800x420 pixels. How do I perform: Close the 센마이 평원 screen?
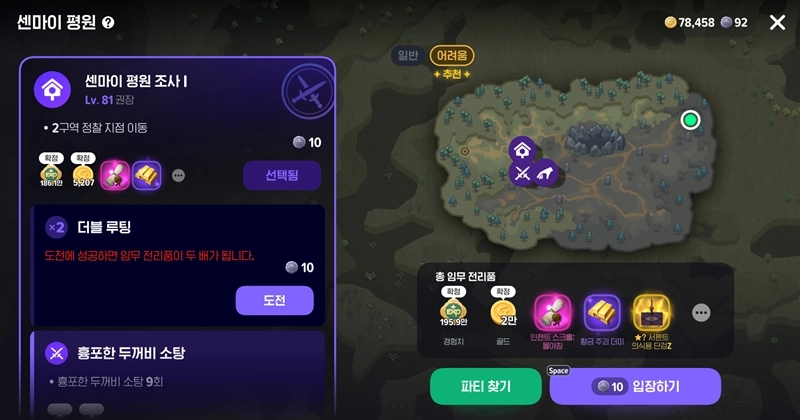click(777, 22)
